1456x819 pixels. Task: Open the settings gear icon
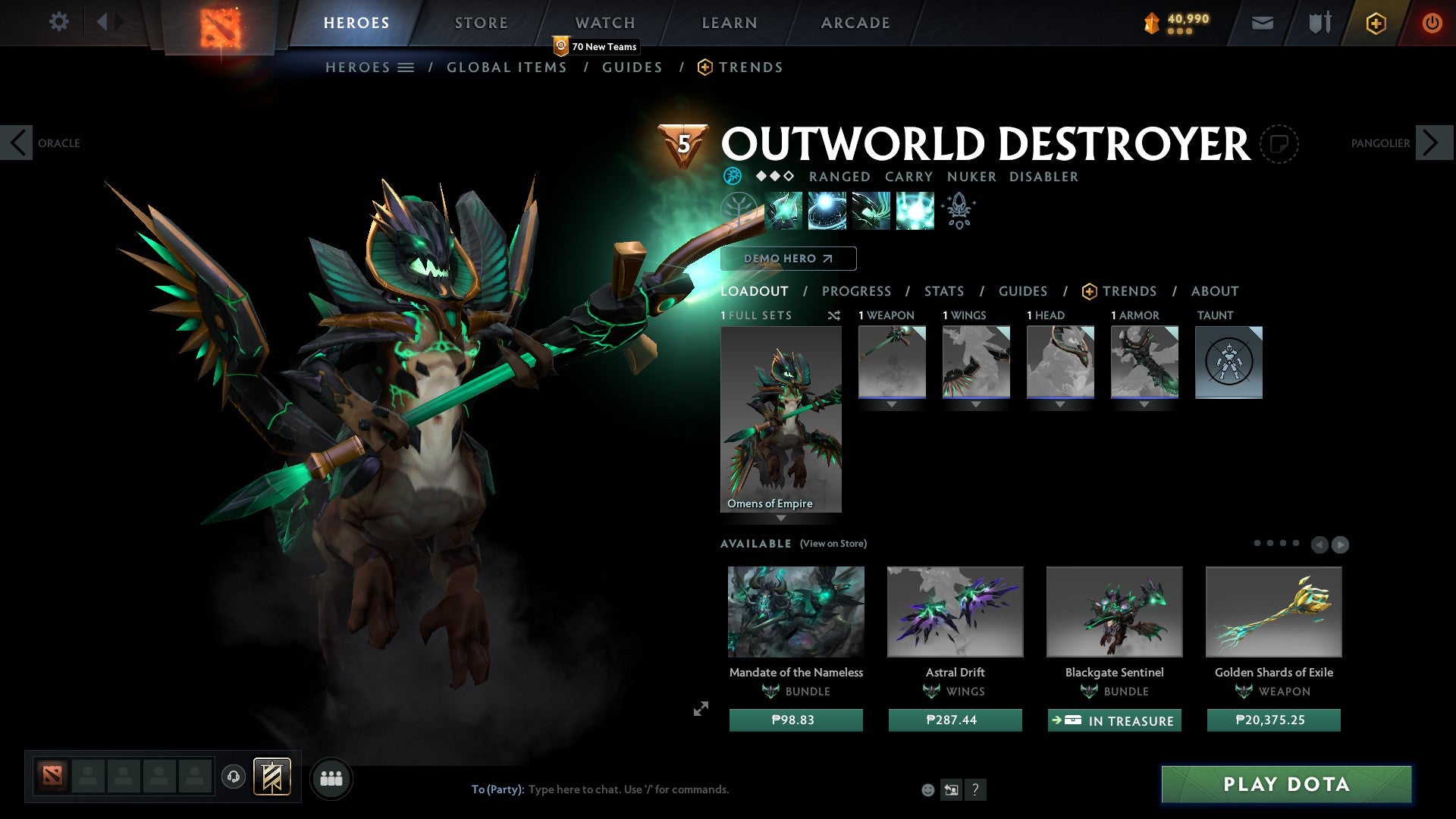pos(58,23)
